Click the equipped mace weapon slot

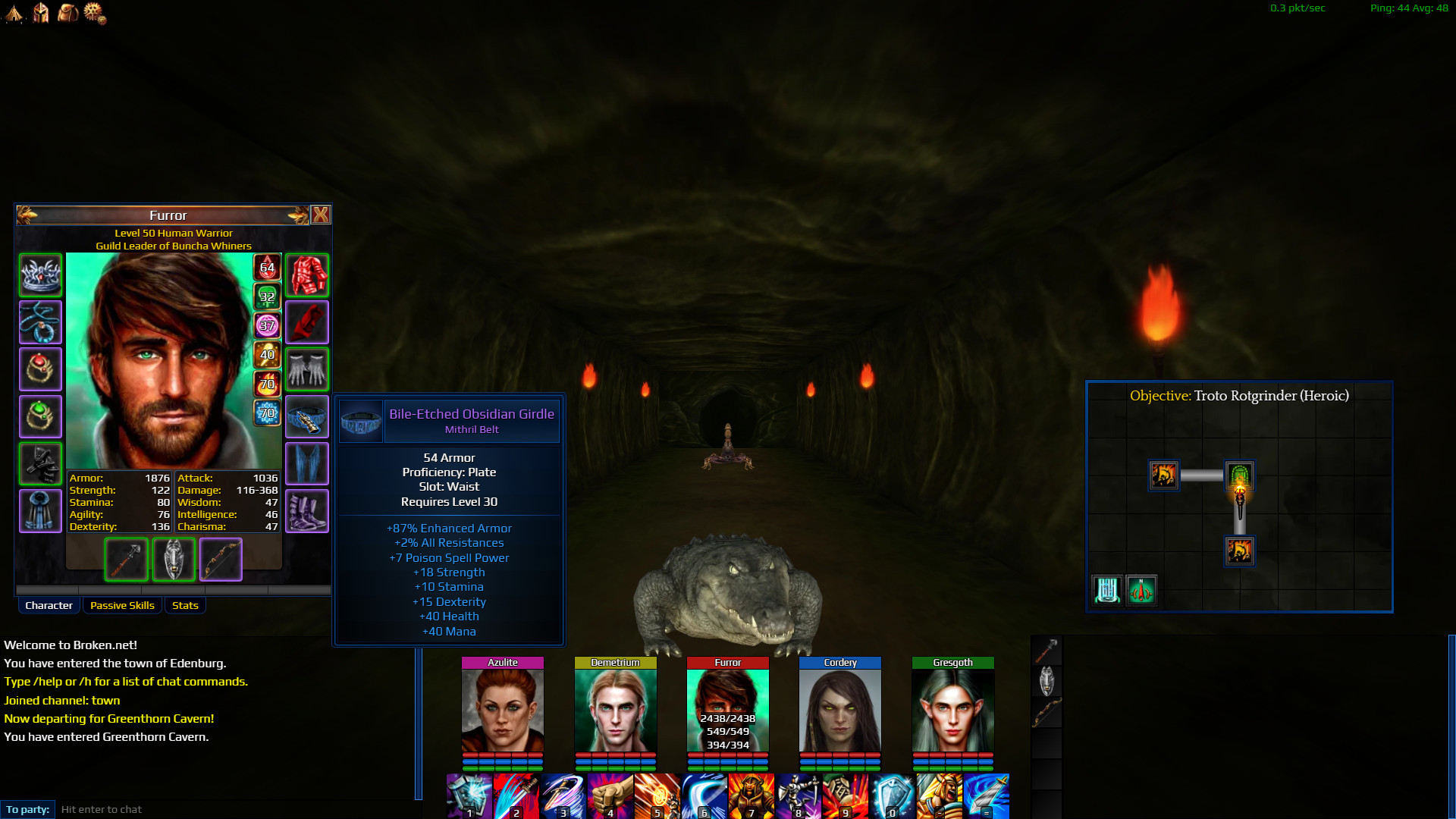pos(126,559)
